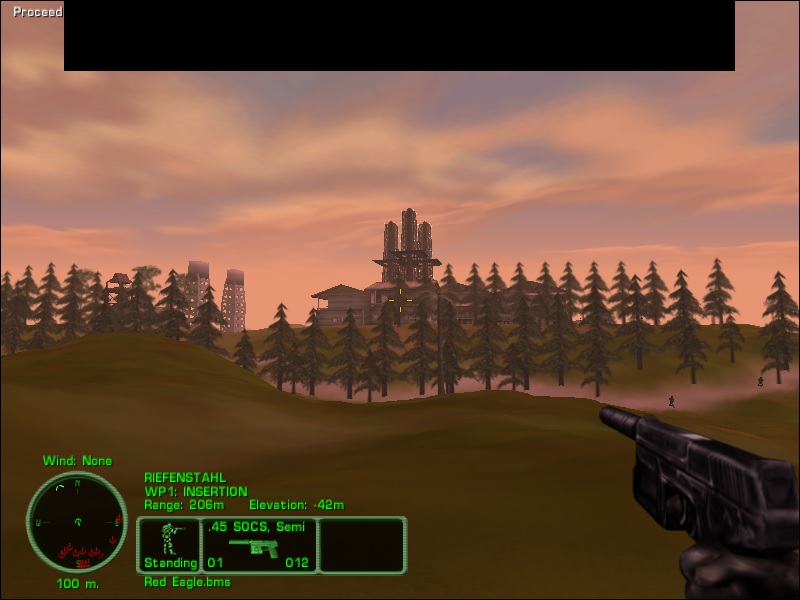Select the Standing stance soldier icon

[x=169, y=540]
